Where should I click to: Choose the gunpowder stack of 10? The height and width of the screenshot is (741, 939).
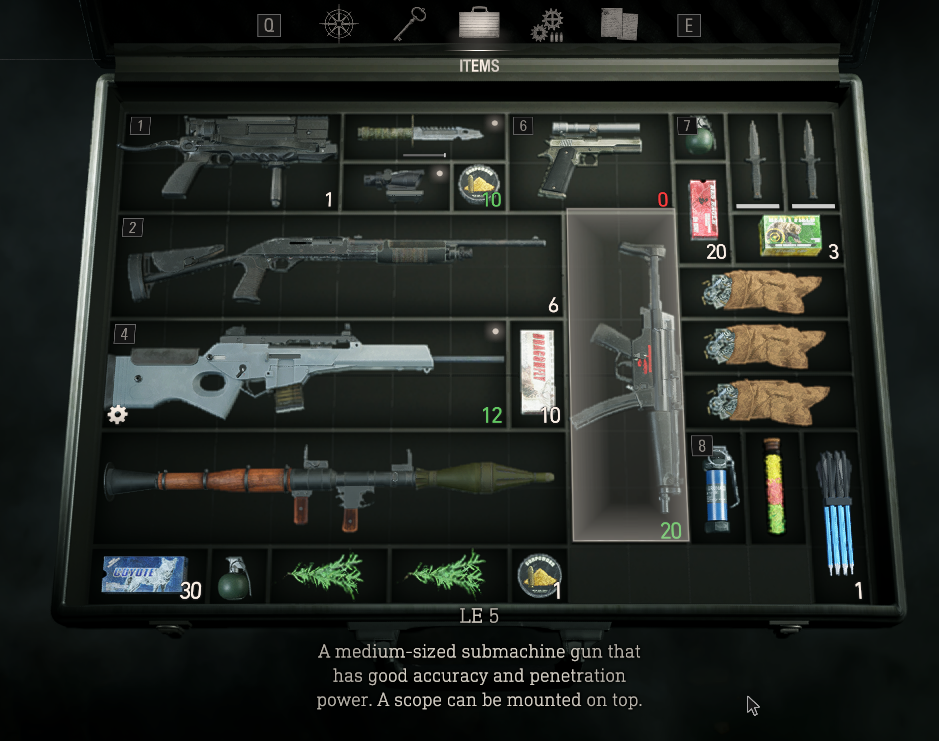479,187
